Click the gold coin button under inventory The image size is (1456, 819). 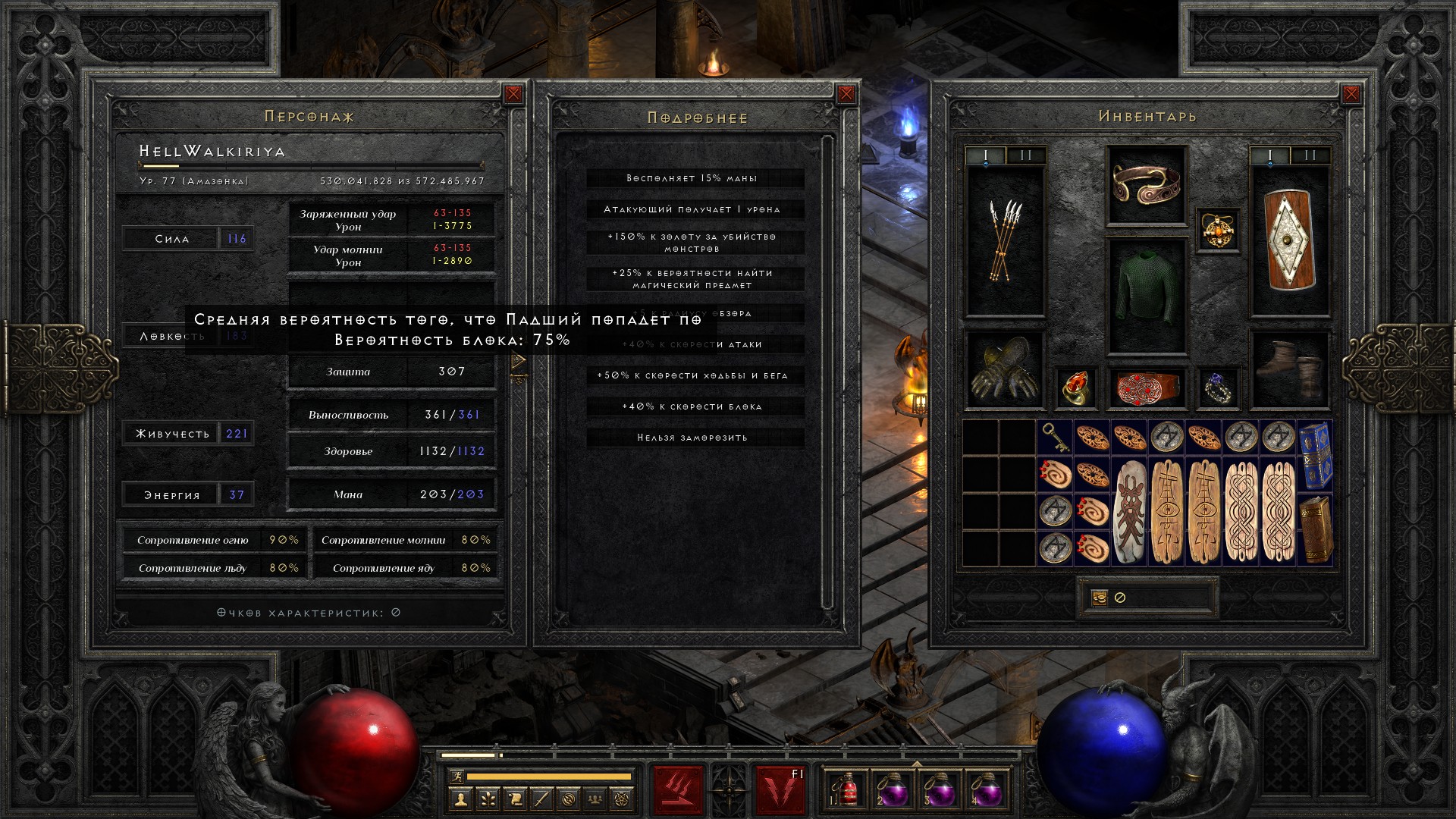[1100, 598]
